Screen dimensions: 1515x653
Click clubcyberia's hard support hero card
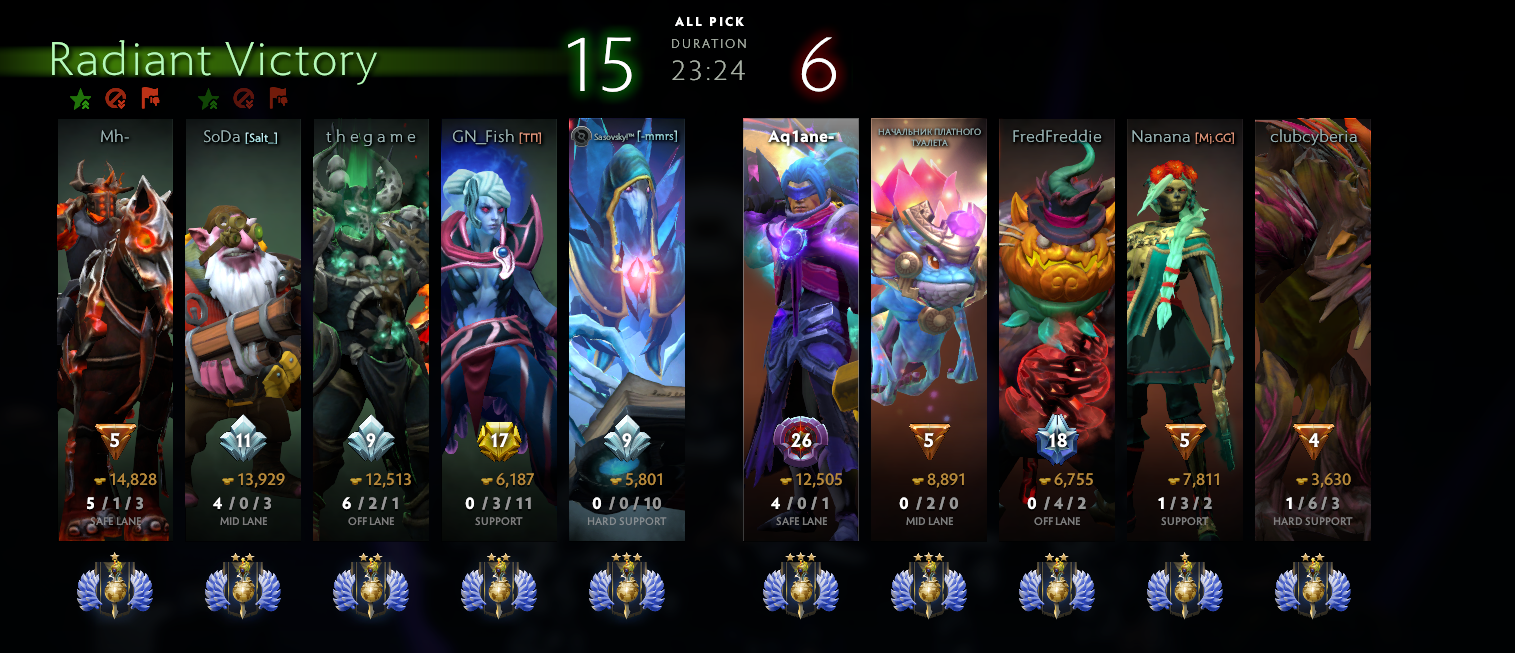point(1313,300)
